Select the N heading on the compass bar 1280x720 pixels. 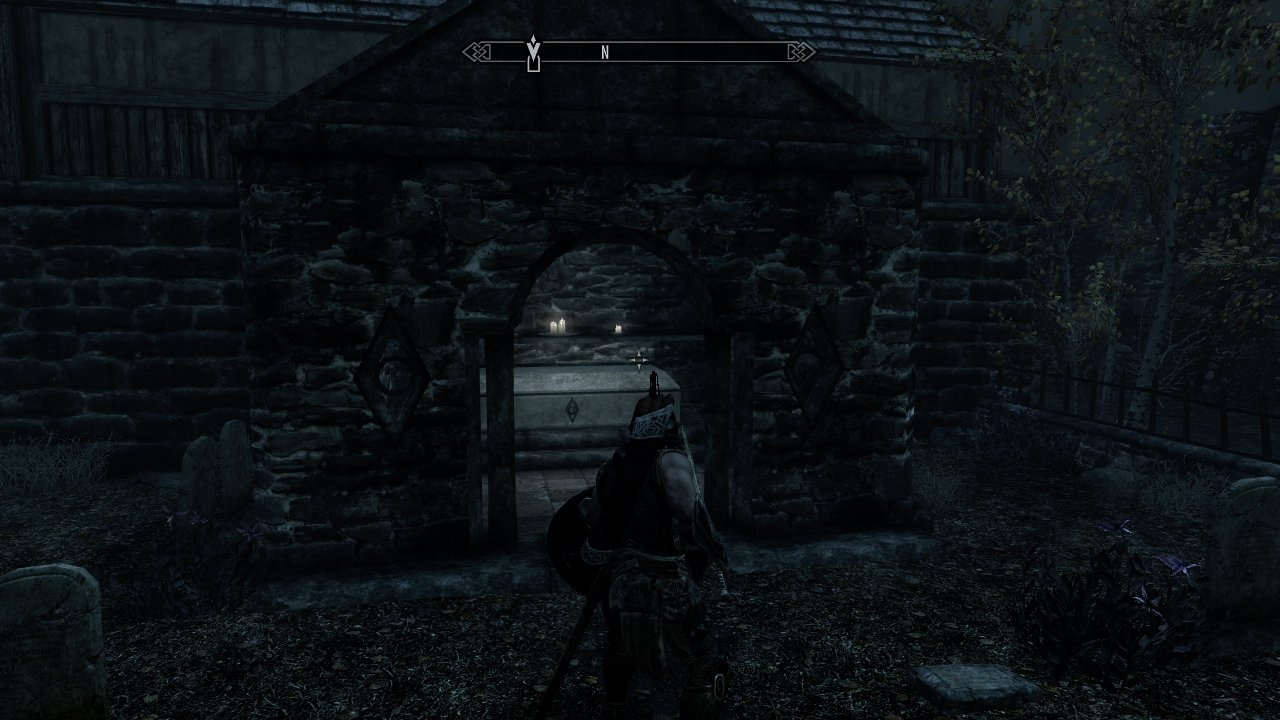coord(605,53)
